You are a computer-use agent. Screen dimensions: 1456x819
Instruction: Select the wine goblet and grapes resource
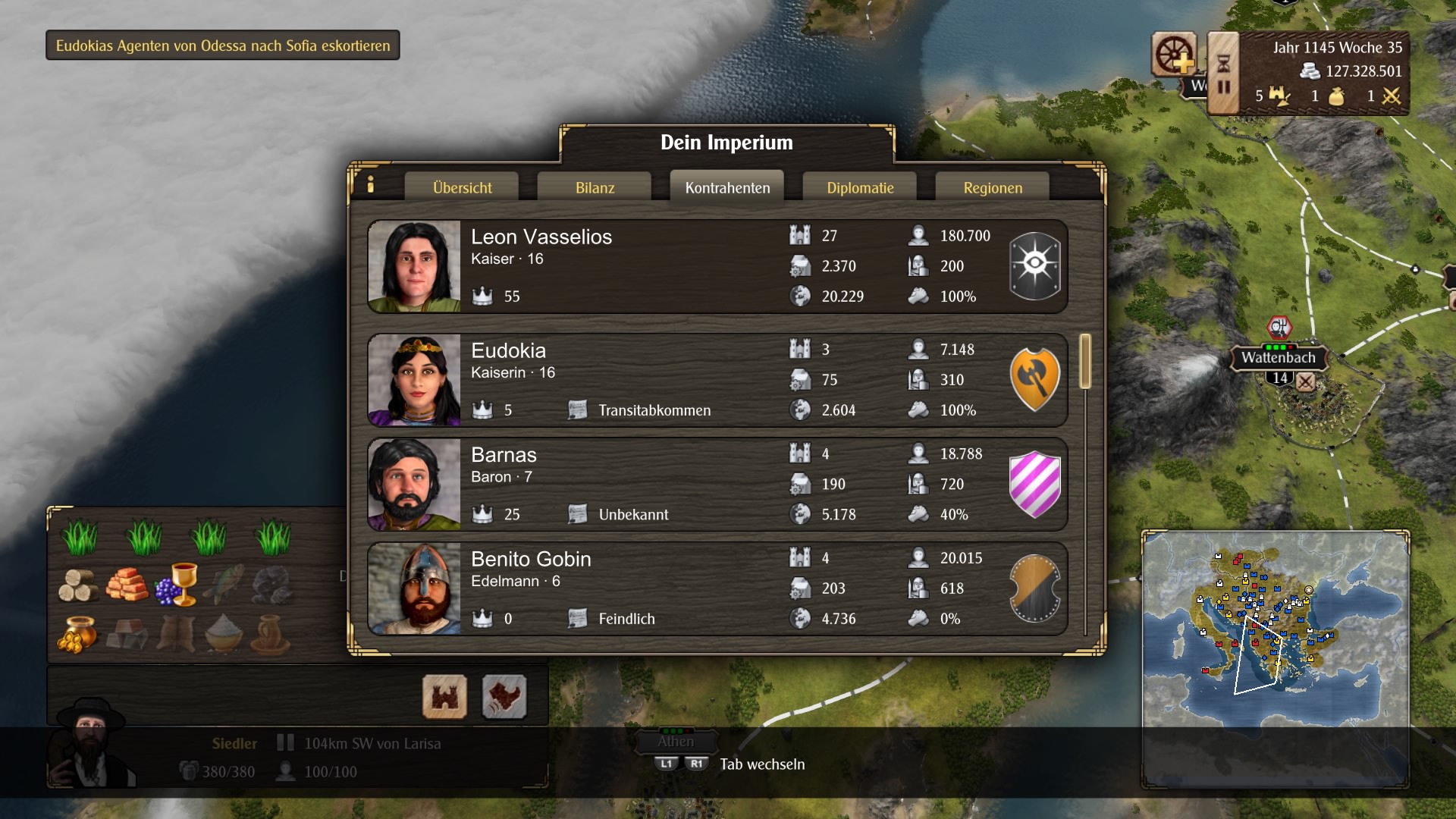click(177, 585)
